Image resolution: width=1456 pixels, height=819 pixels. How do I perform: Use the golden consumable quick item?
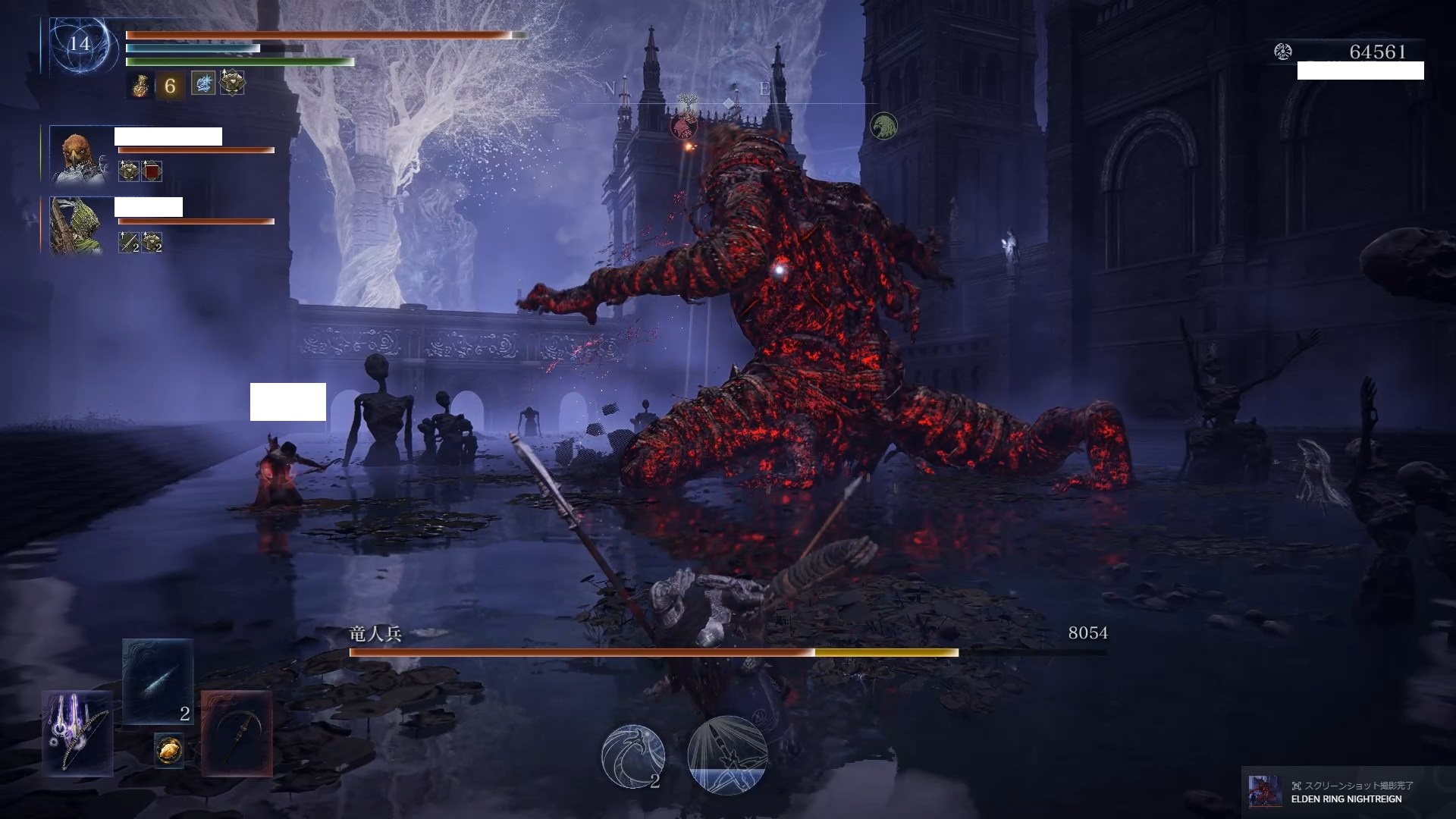[x=169, y=749]
